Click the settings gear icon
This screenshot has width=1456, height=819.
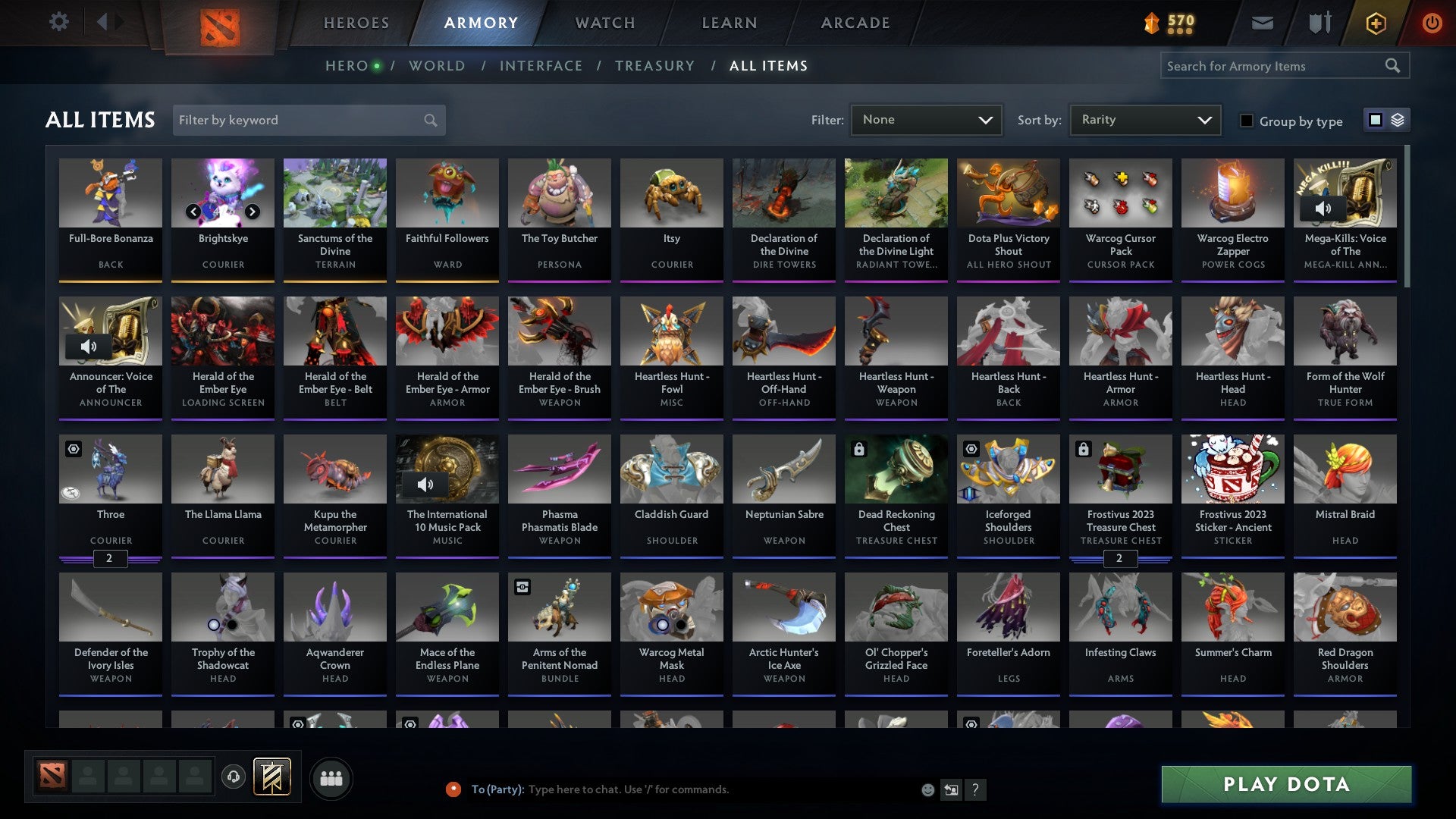[58, 22]
